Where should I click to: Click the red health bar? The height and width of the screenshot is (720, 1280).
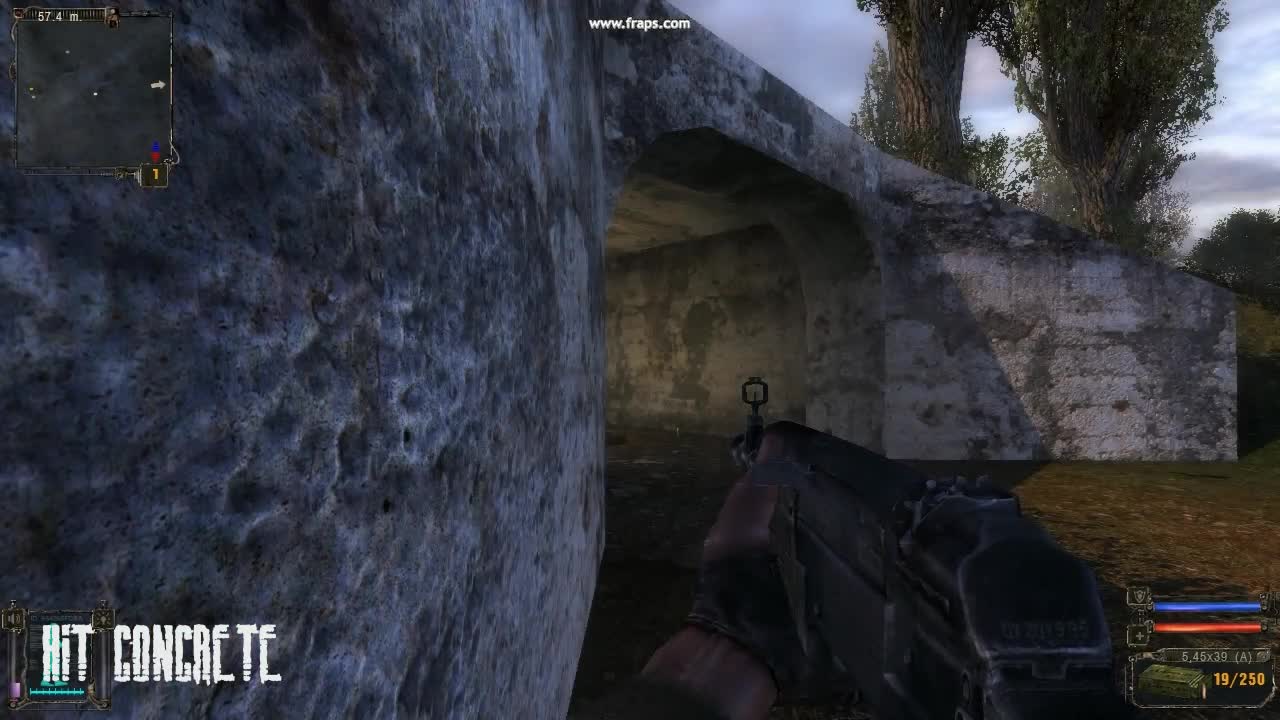1206,626
